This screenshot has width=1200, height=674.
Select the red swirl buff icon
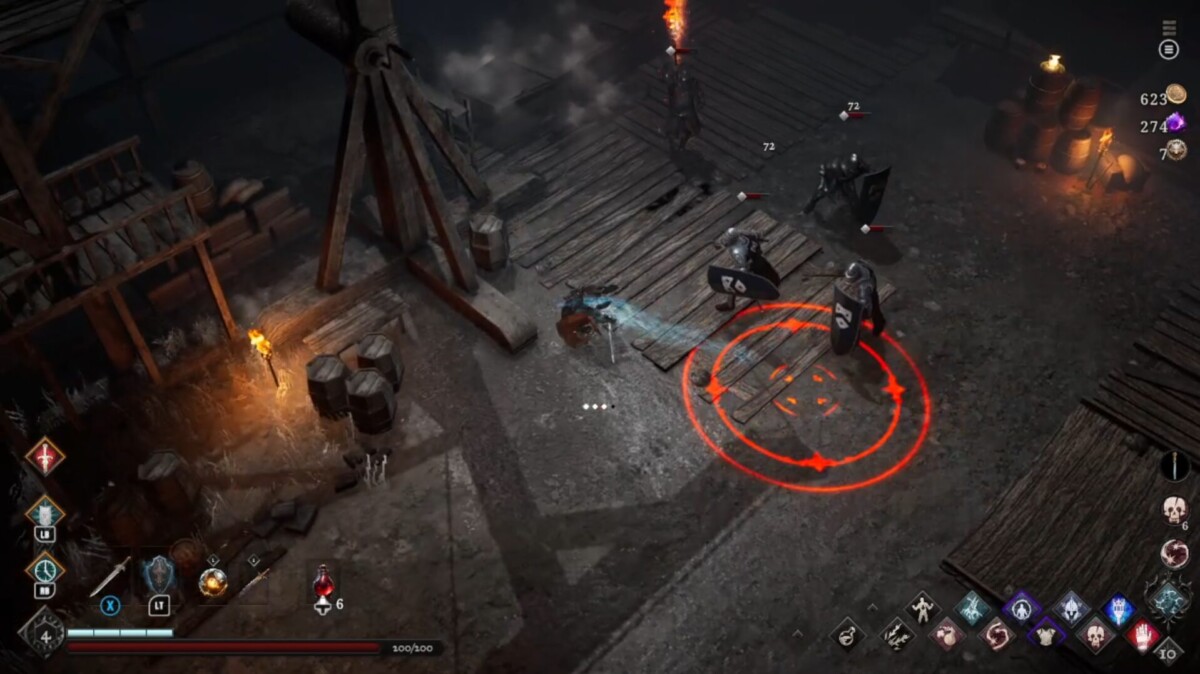997,633
